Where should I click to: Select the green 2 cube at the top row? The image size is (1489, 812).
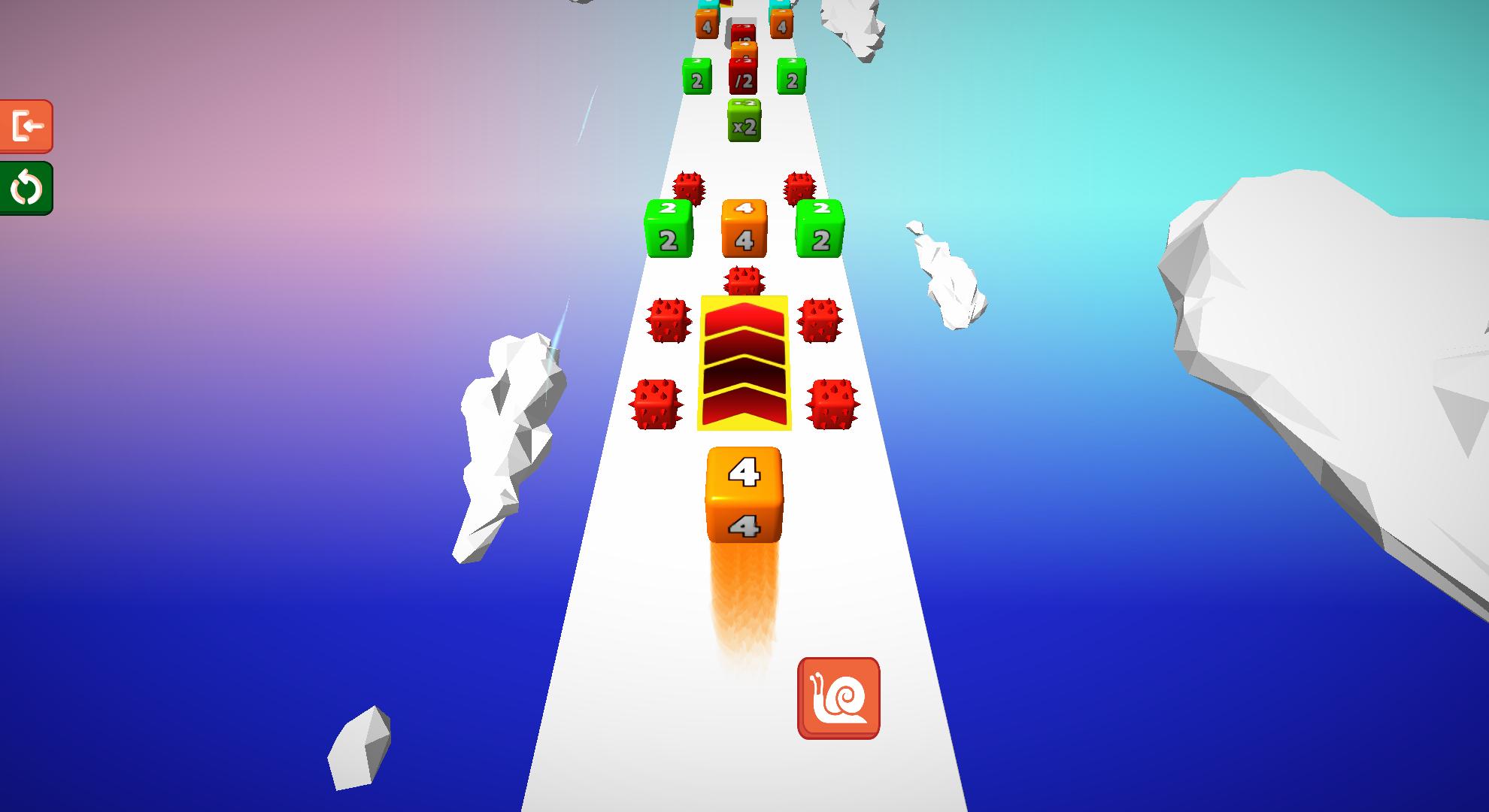(x=698, y=77)
